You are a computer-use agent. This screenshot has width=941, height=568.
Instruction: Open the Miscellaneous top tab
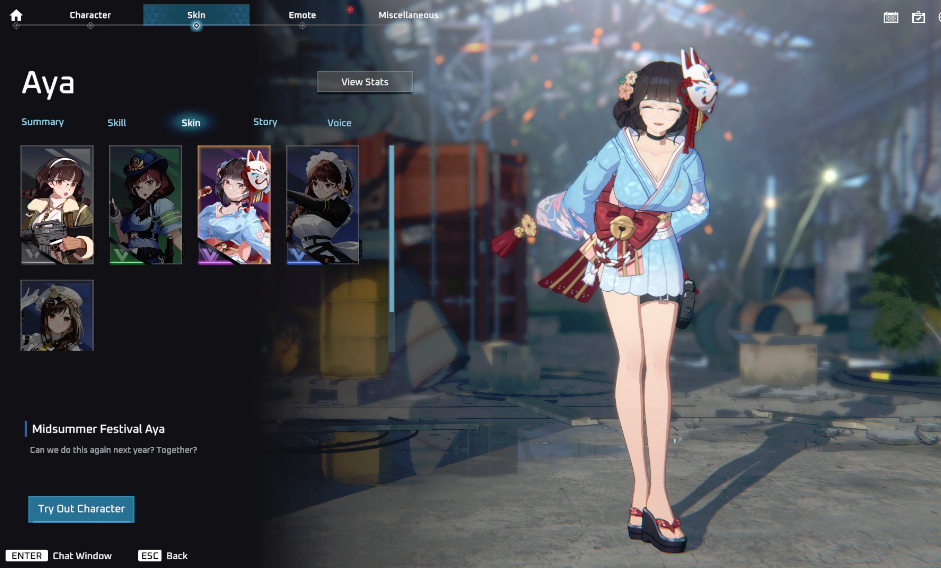coord(408,15)
